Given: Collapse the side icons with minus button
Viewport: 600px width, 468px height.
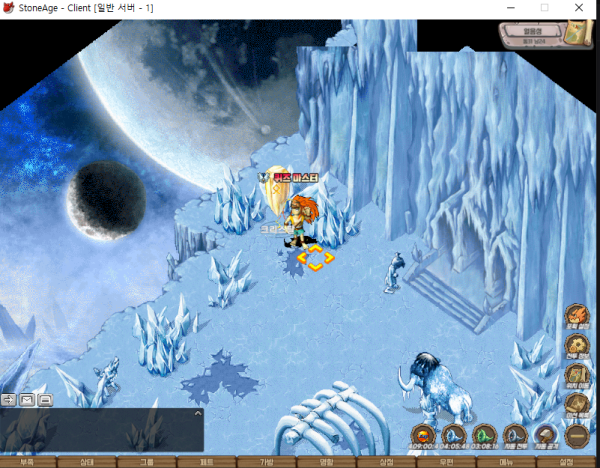Looking at the screenshot, I should [576, 435].
